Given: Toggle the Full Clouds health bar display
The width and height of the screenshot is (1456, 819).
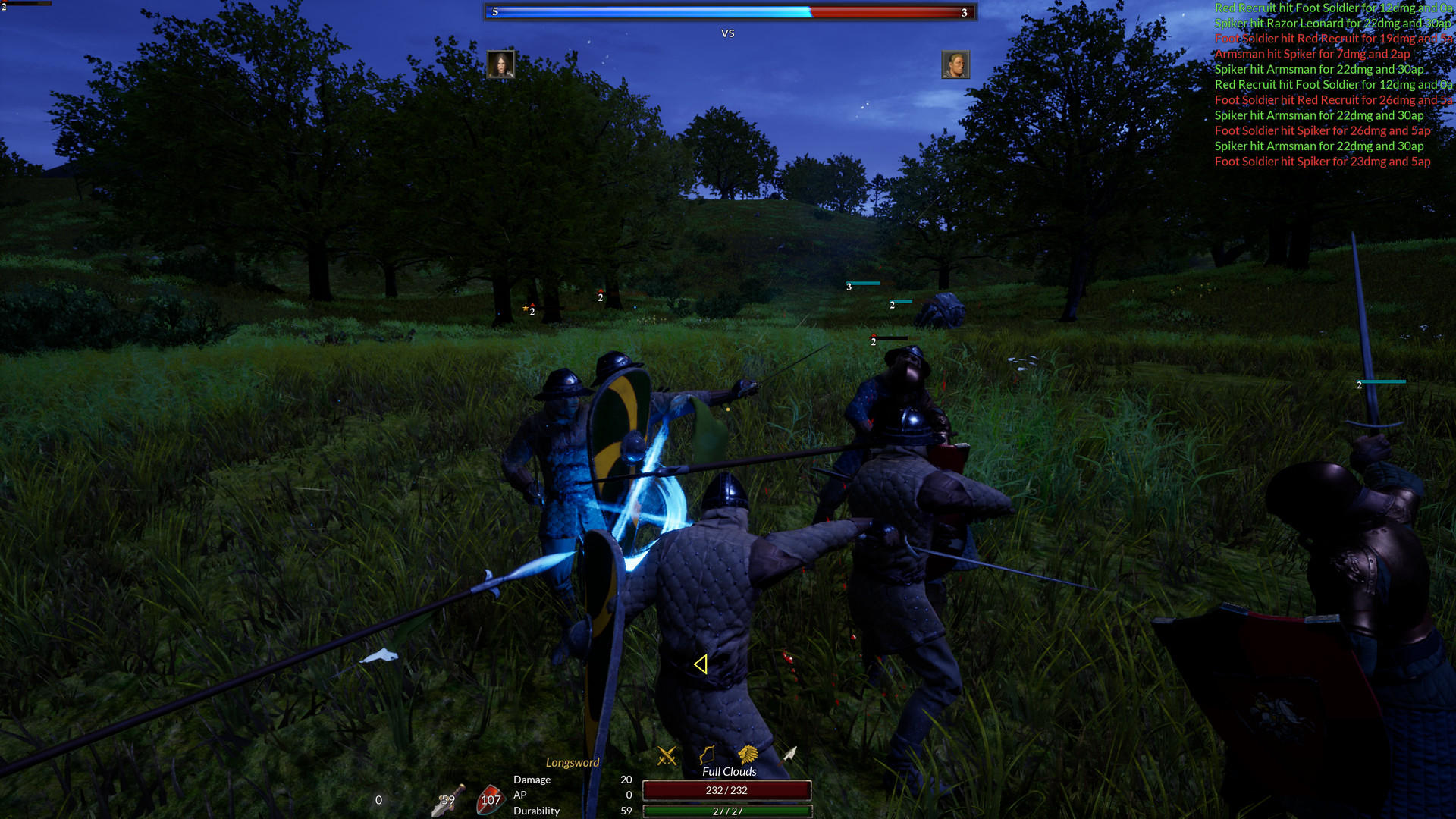Looking at the screenshot, I should click(x=729, y=771).
